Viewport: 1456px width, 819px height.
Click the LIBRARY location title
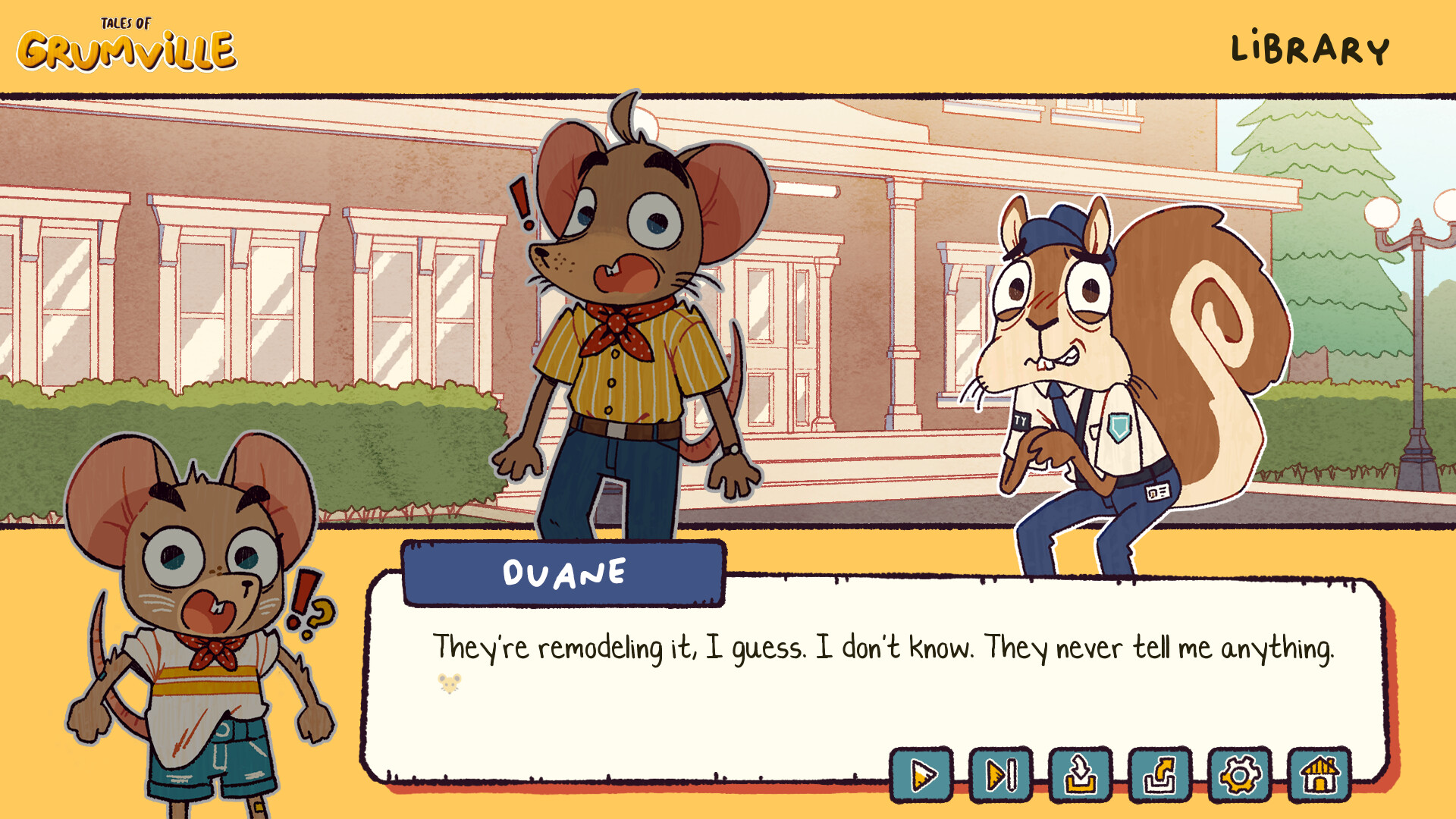tap(1310, 47)
